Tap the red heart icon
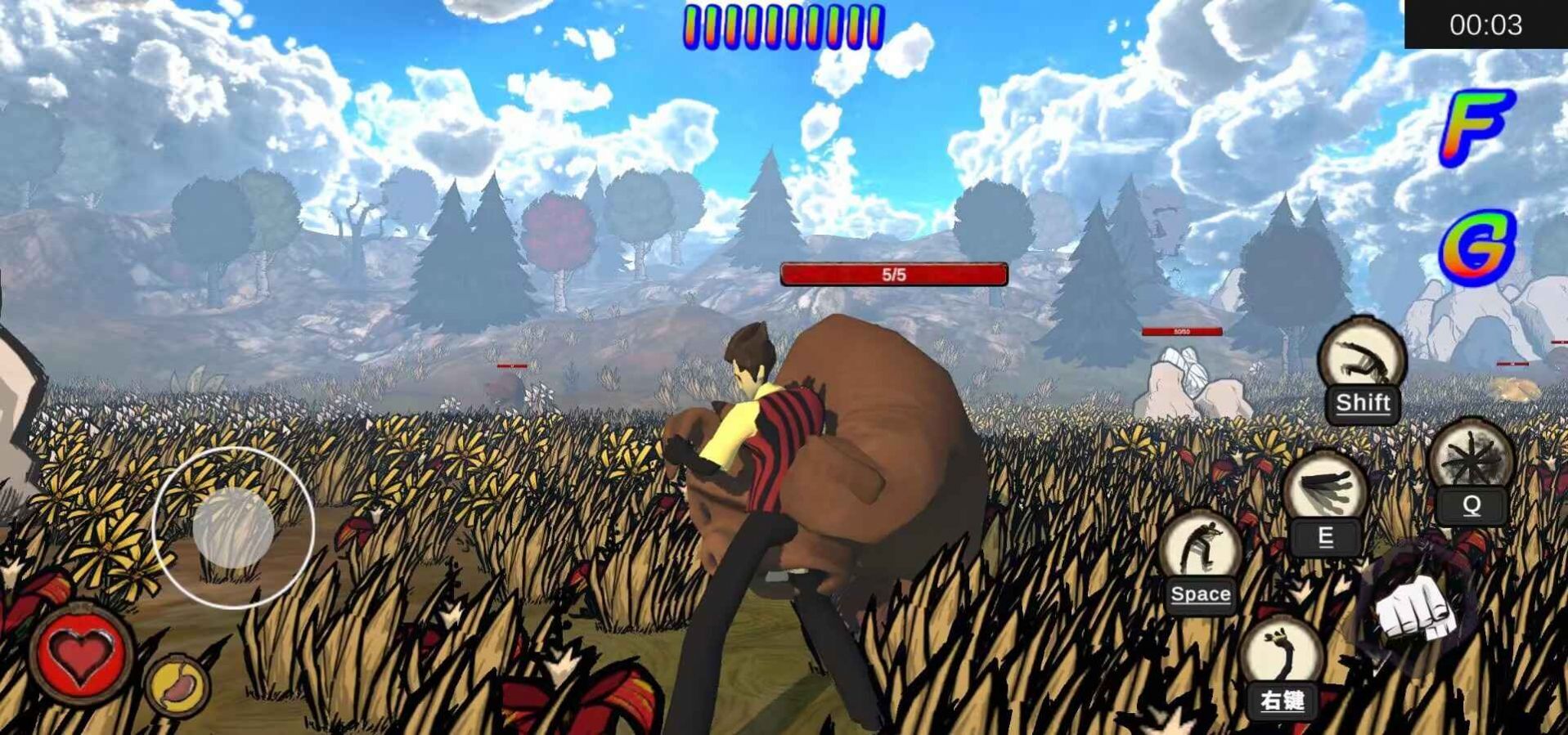 (79, 653)
